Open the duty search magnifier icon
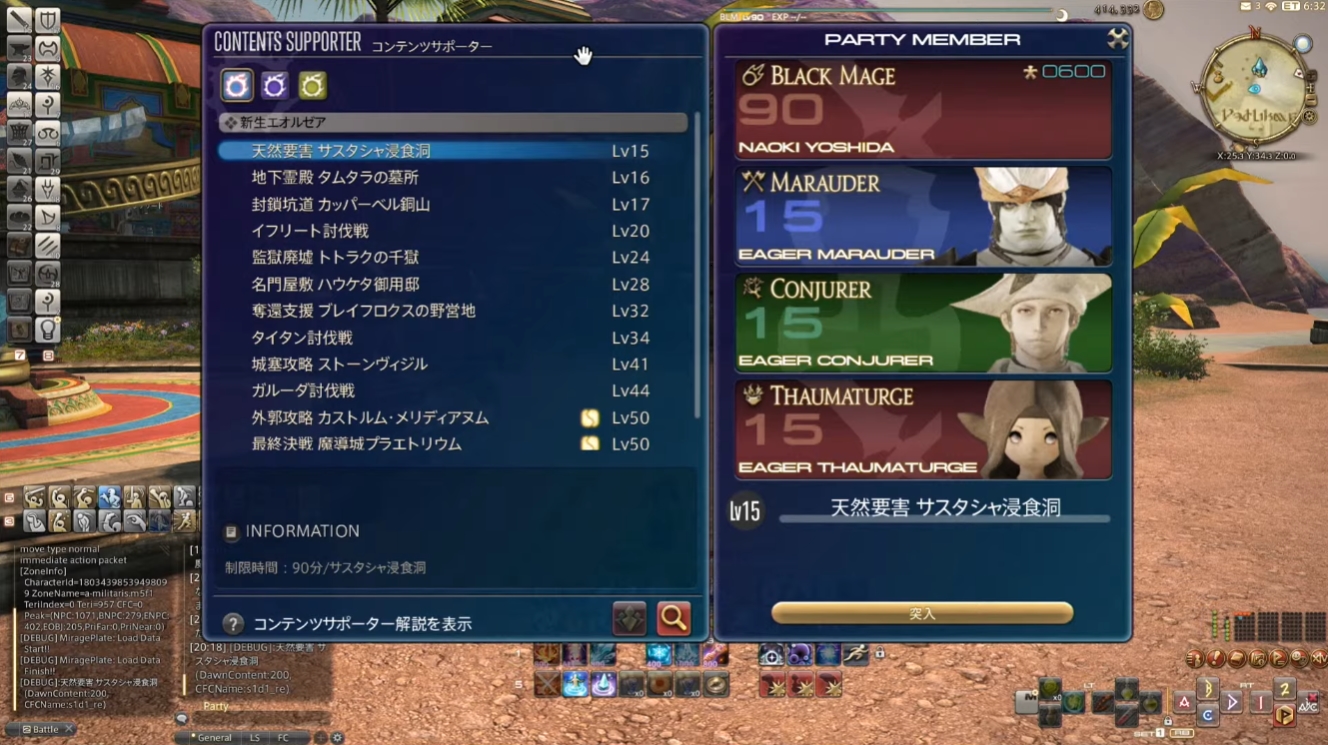 (673, 618)
